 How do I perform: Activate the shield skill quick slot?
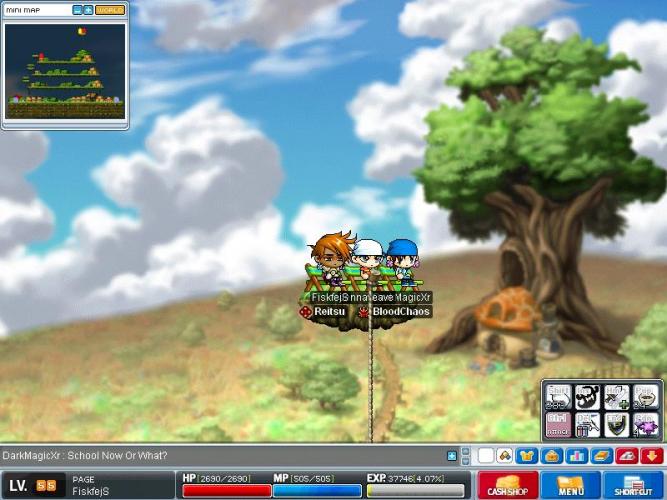coord(618,424)
